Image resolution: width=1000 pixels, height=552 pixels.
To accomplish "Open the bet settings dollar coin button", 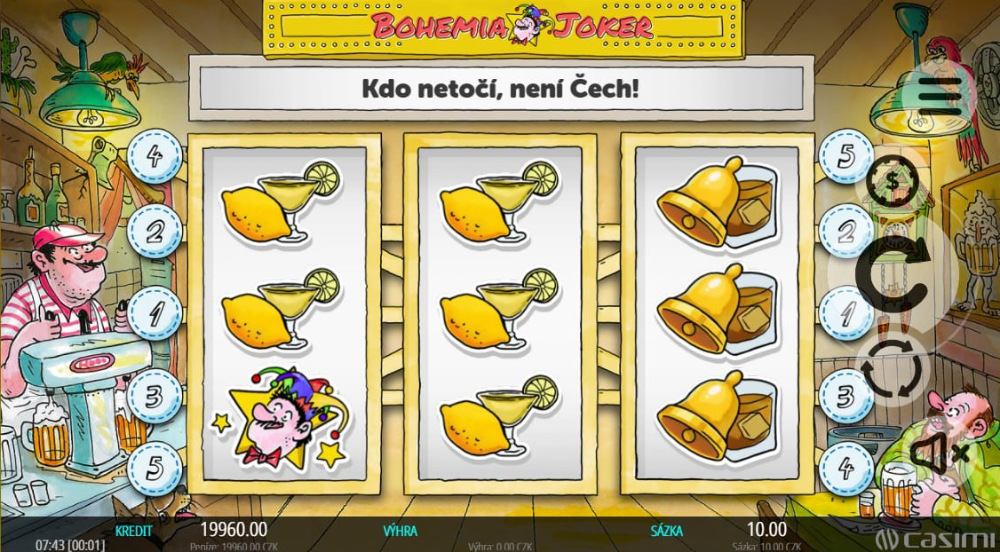I will (893, 181).
